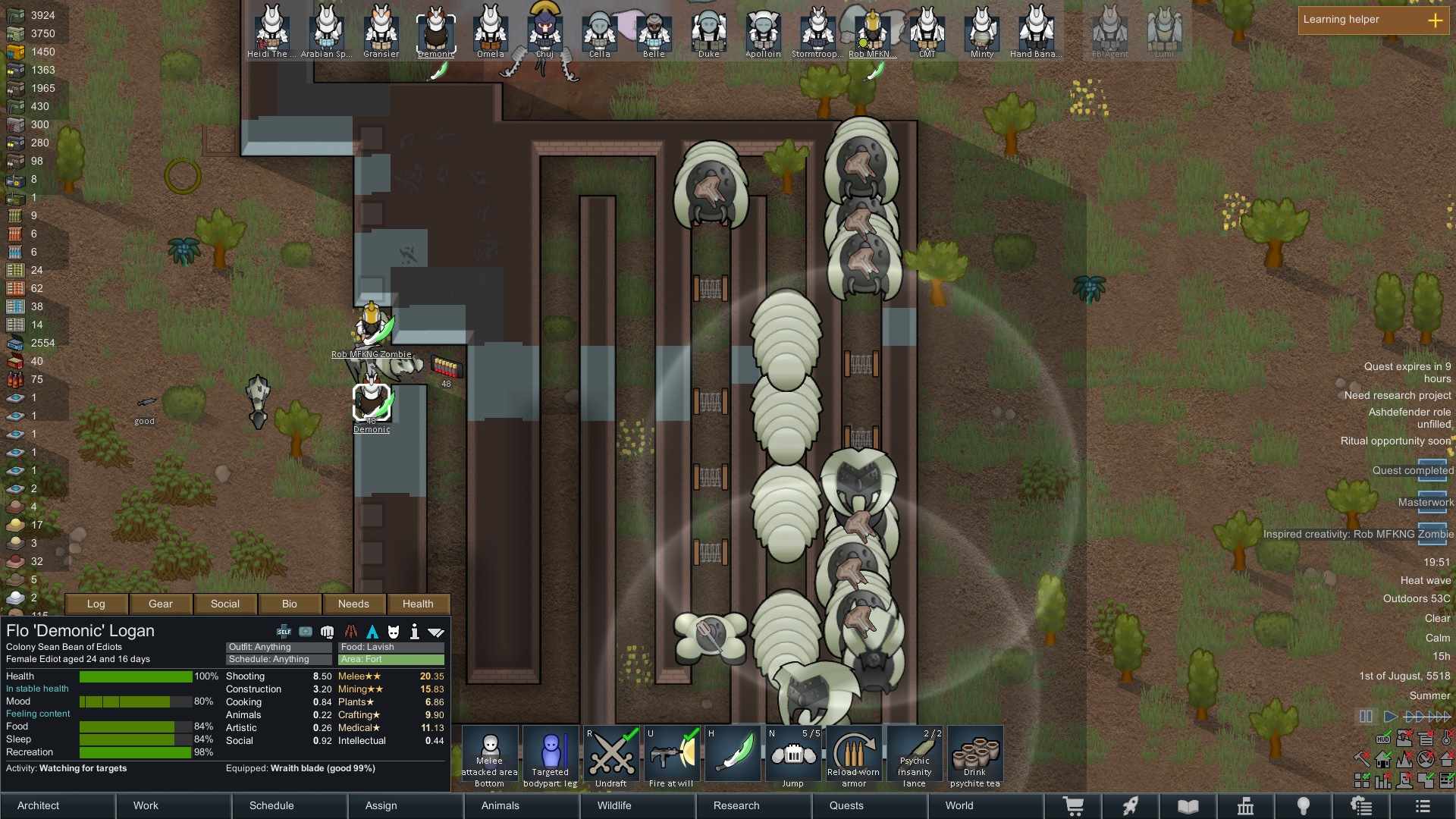Use the Psychic insanity lance

click(915, 756)
